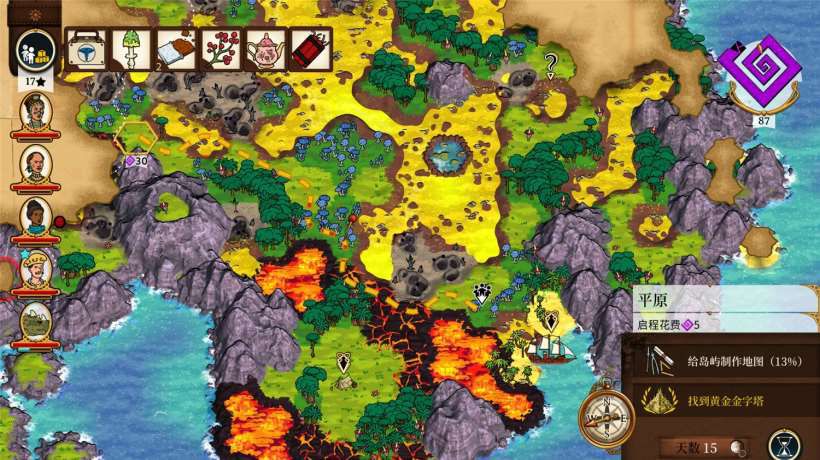Click the hourglass rest button
Viewport: 820px width, 460px height.
(x=789, y=444)
